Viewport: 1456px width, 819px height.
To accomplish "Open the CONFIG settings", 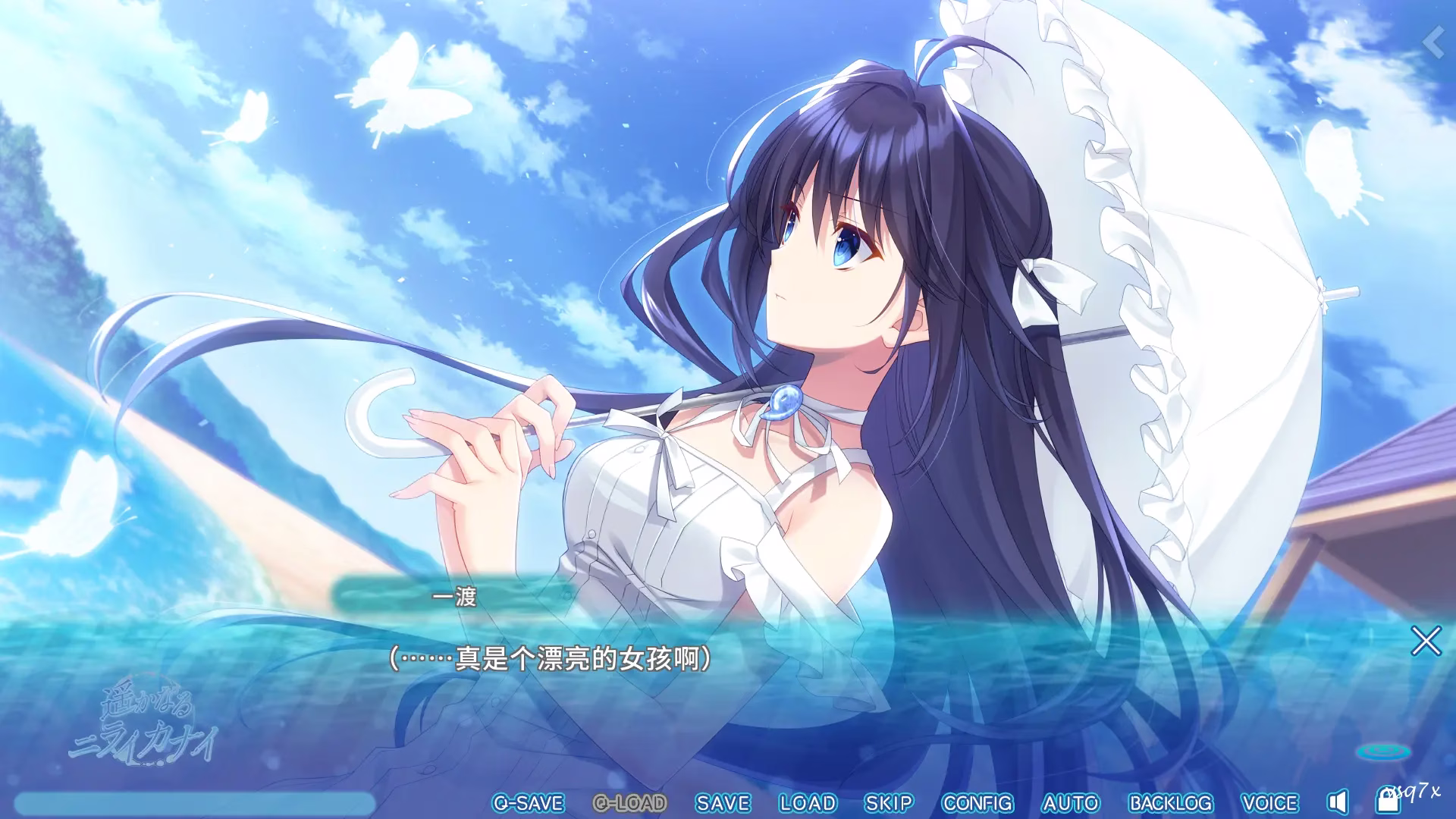I will click(x=977, y=802).
